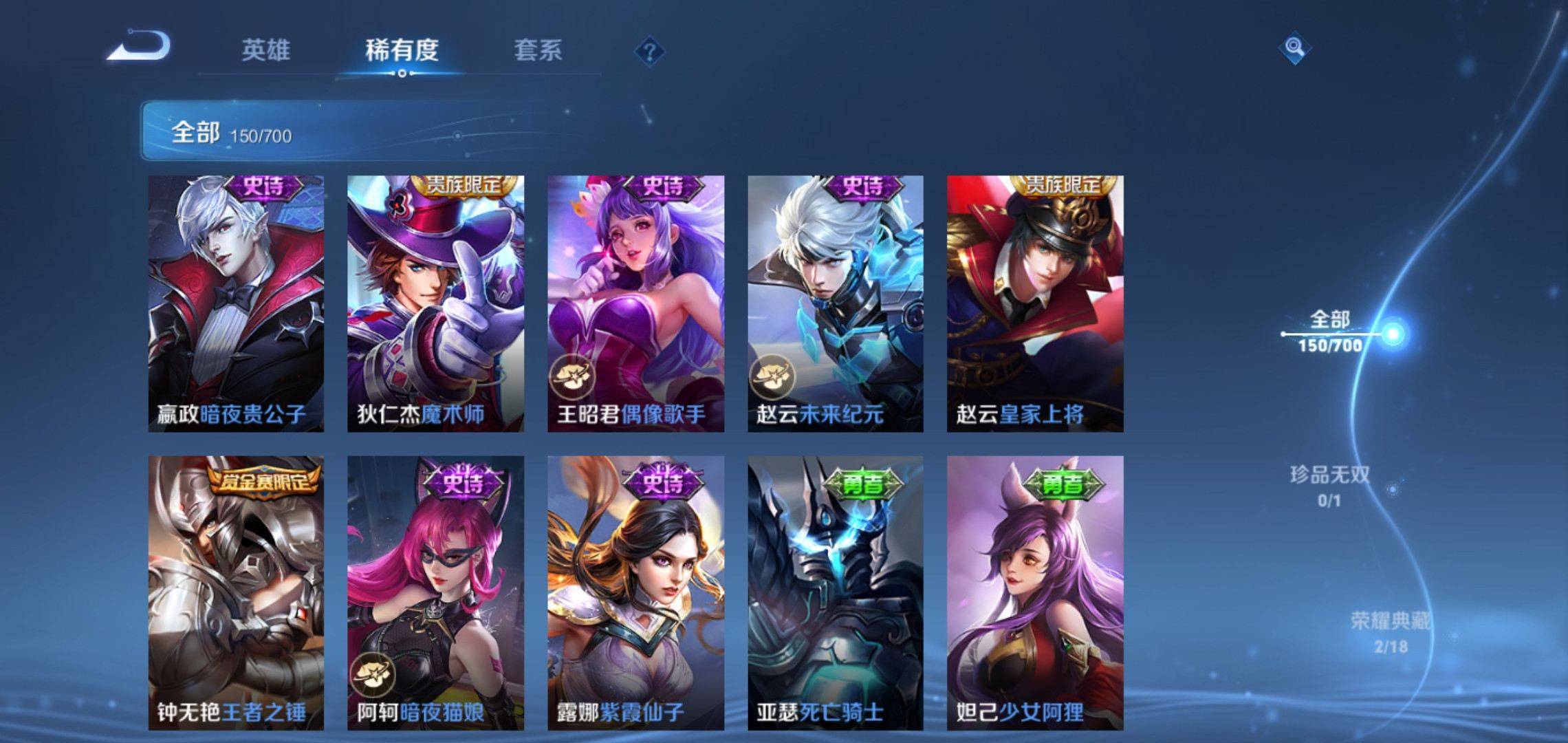1568x743 pixels.
Task: Pick the 亚瑟 死亡骑士 skin card
Action: (836, 592)
